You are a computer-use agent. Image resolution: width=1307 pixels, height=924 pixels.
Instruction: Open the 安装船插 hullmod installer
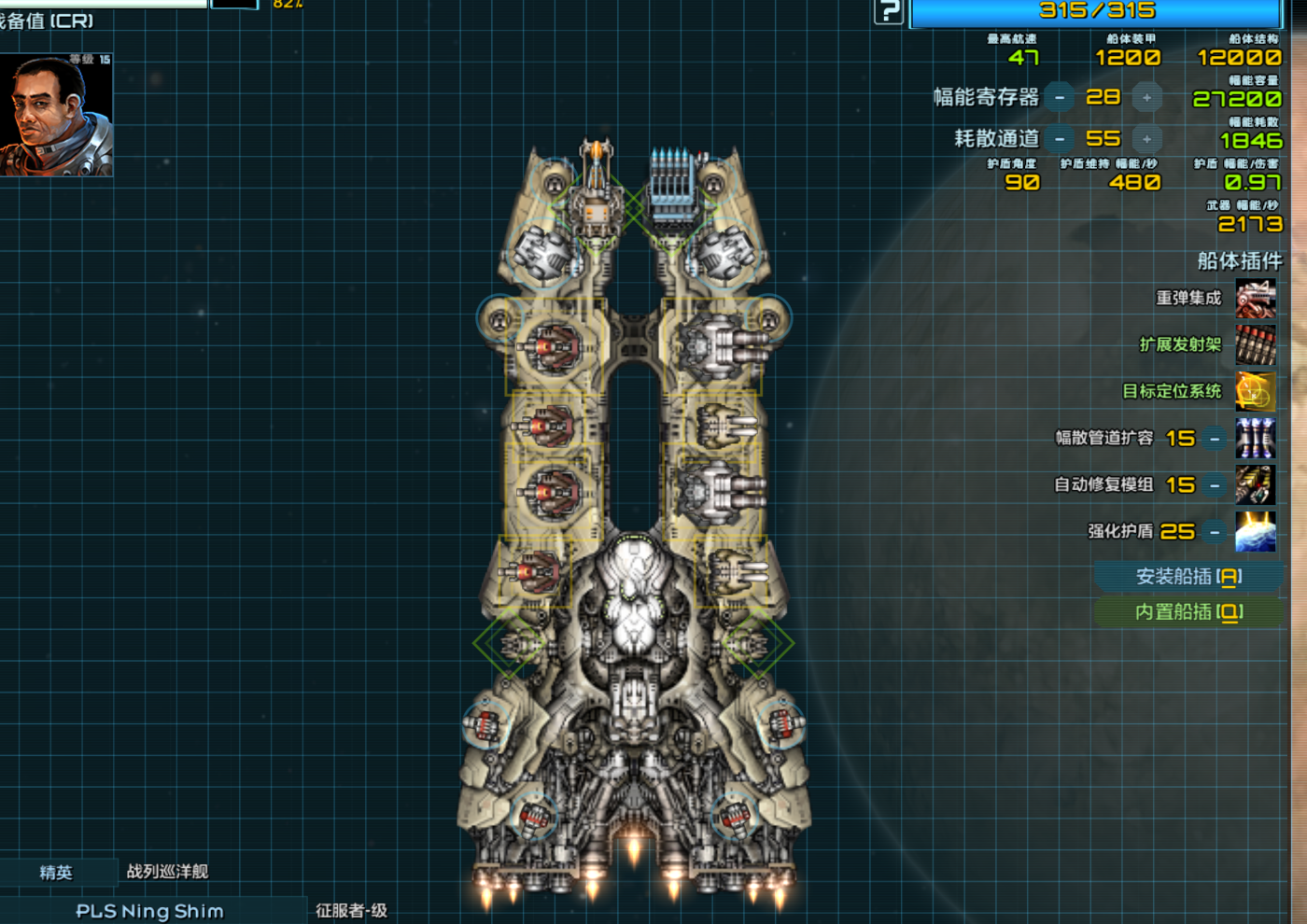tap(1188, 577)
